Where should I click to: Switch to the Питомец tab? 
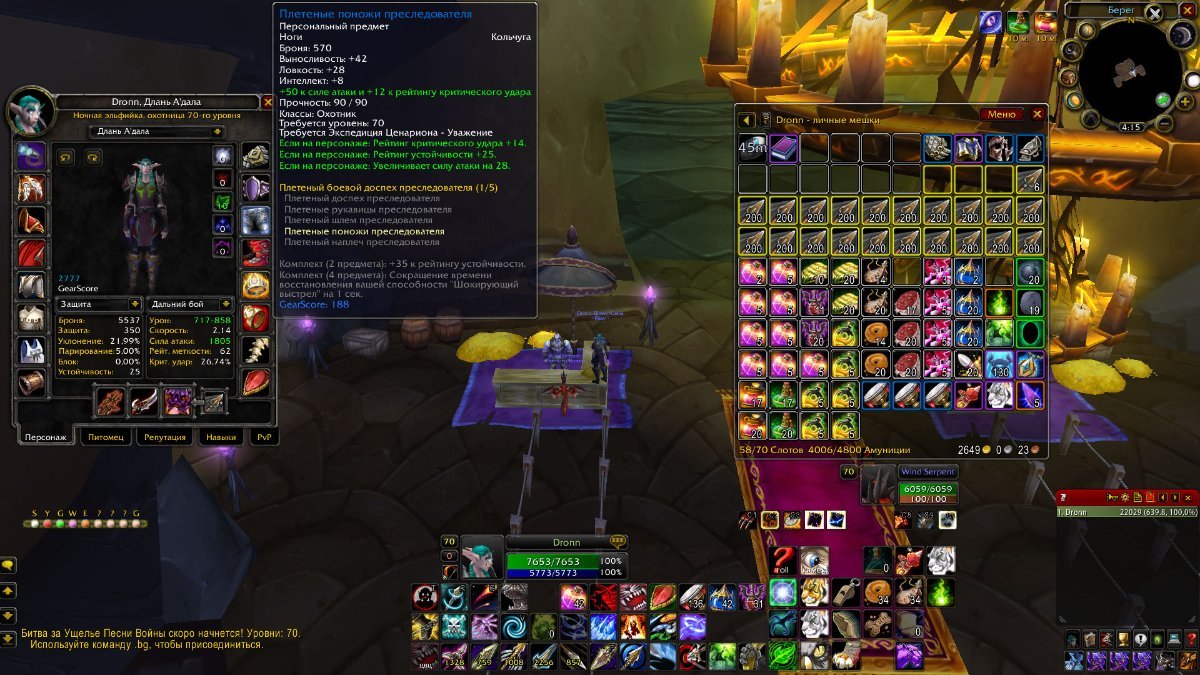pyautogui.click(x=105, y=437)
